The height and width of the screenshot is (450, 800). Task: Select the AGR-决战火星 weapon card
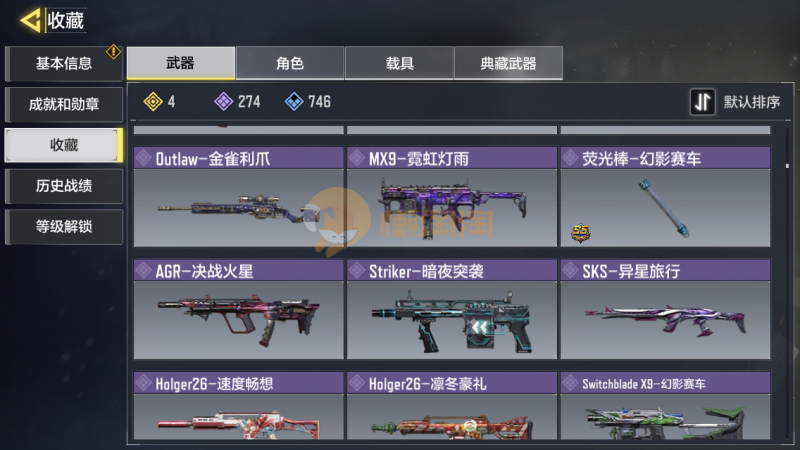point(238,311)
